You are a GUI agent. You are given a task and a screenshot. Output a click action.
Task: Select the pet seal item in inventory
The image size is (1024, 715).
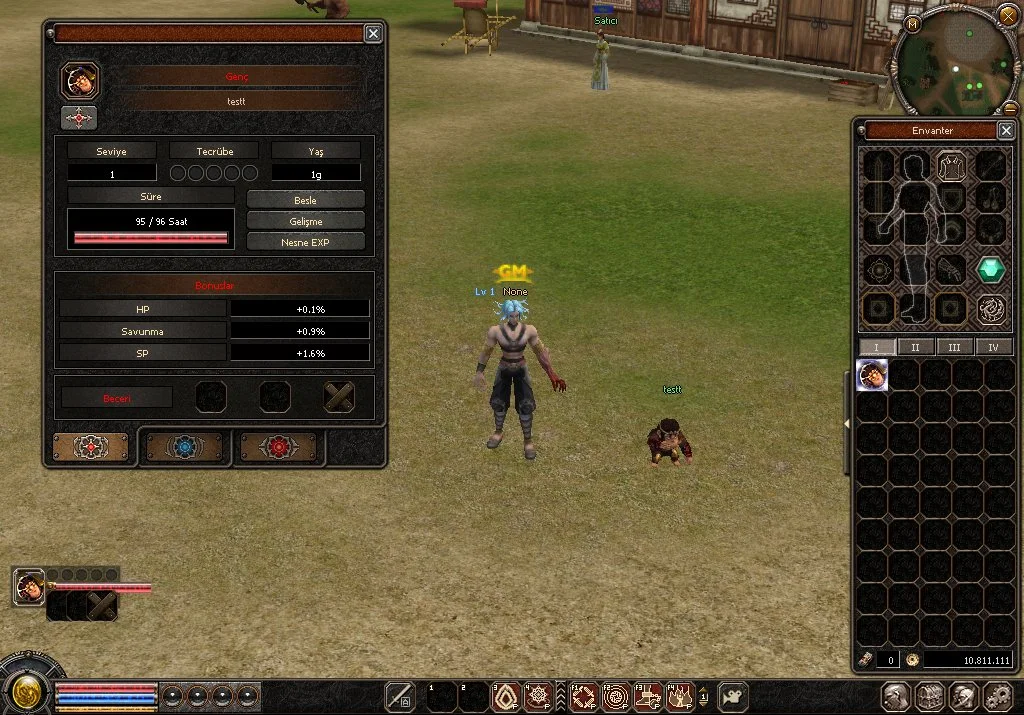click(872, 376)
